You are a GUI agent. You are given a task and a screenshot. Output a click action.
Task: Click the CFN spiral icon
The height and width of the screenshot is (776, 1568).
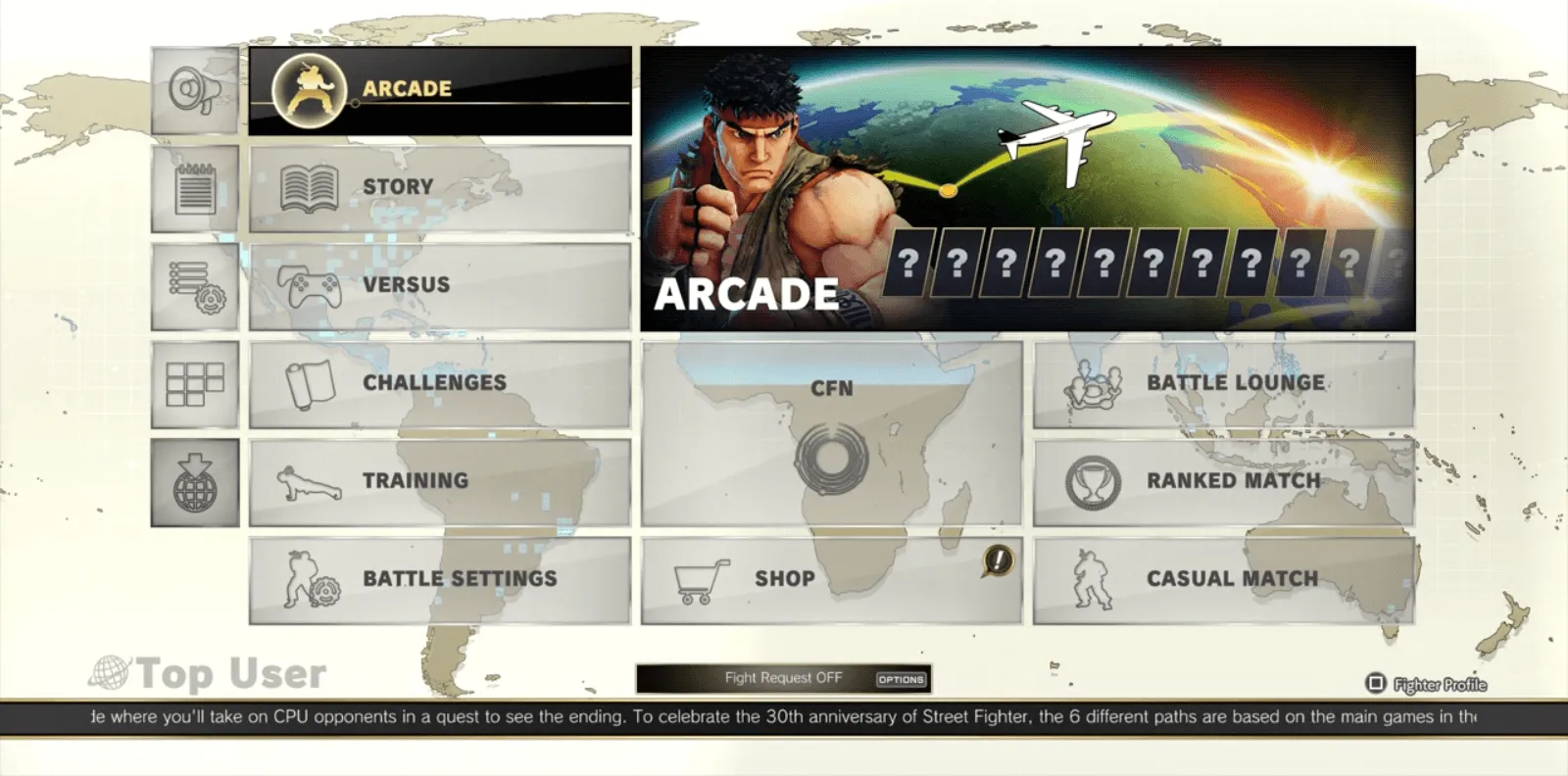pos(832,456)
